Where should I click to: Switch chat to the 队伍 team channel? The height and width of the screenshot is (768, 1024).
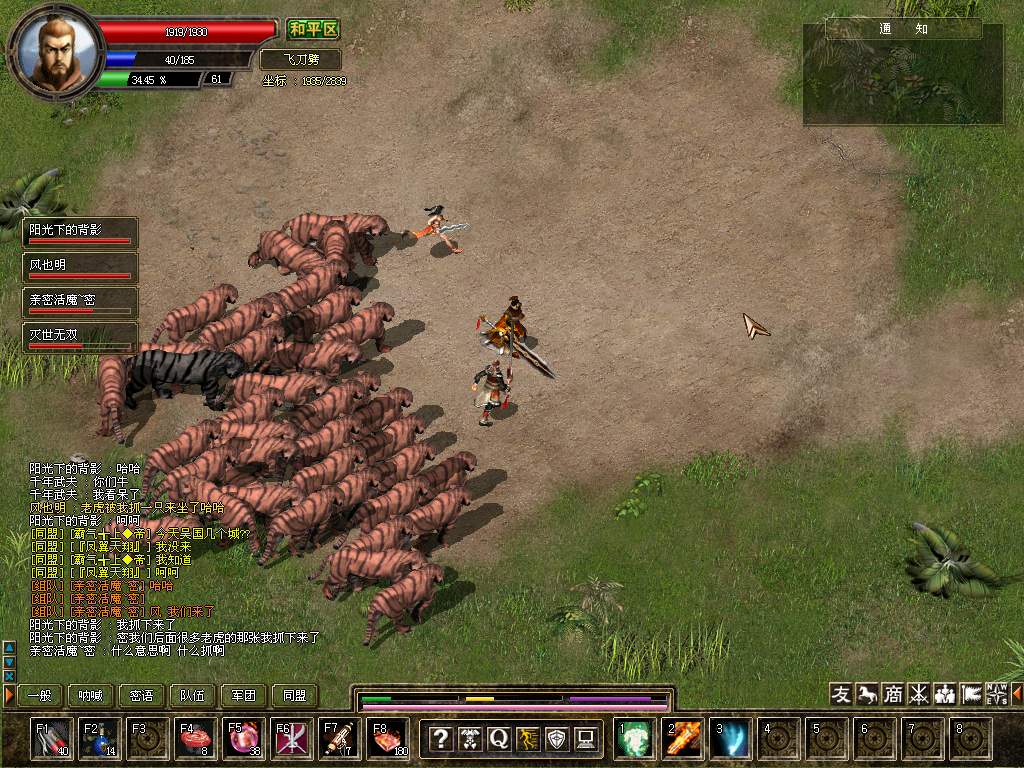[193, 696]
